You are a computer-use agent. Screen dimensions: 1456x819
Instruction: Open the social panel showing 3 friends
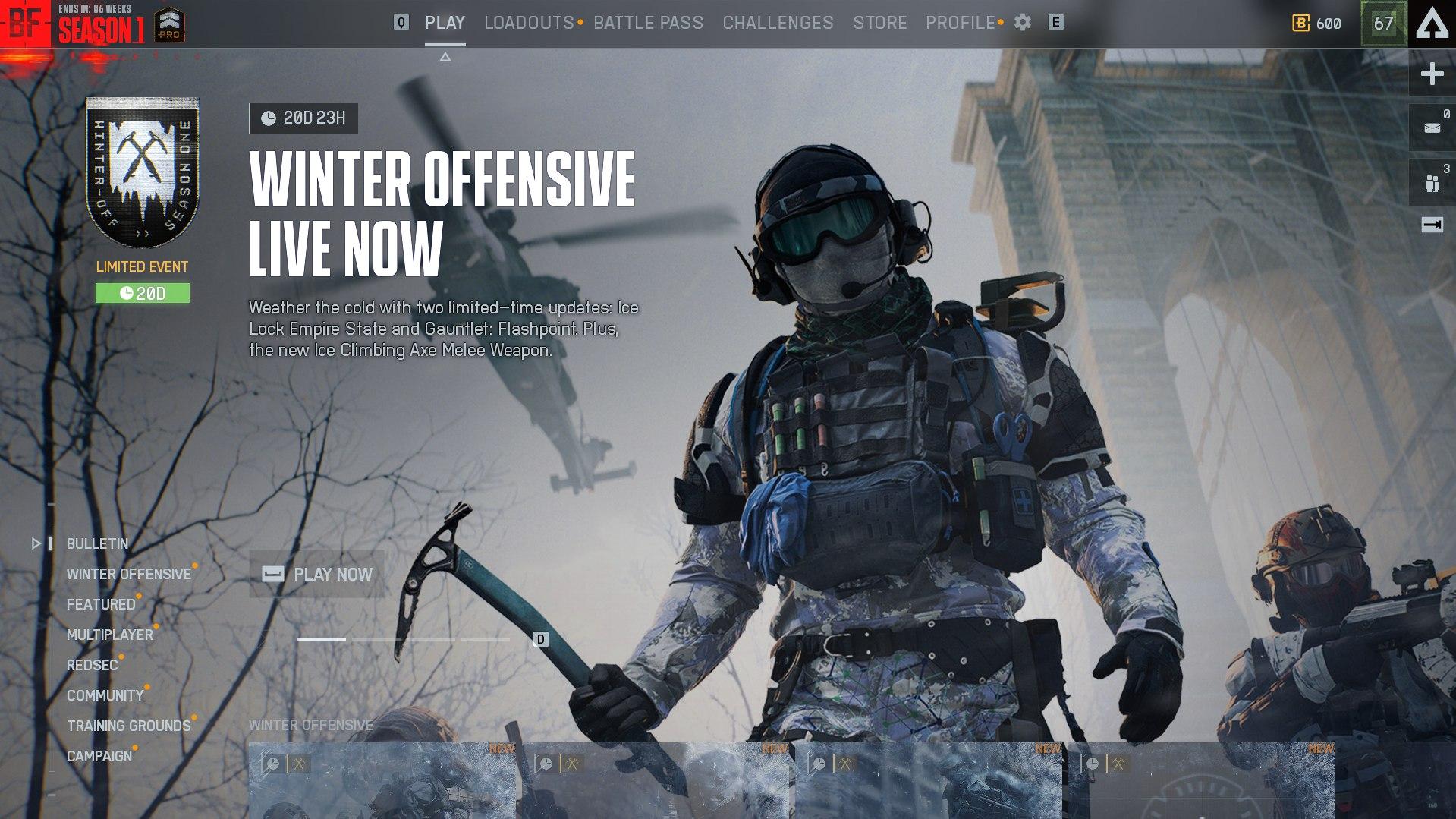pos(1432,180)
